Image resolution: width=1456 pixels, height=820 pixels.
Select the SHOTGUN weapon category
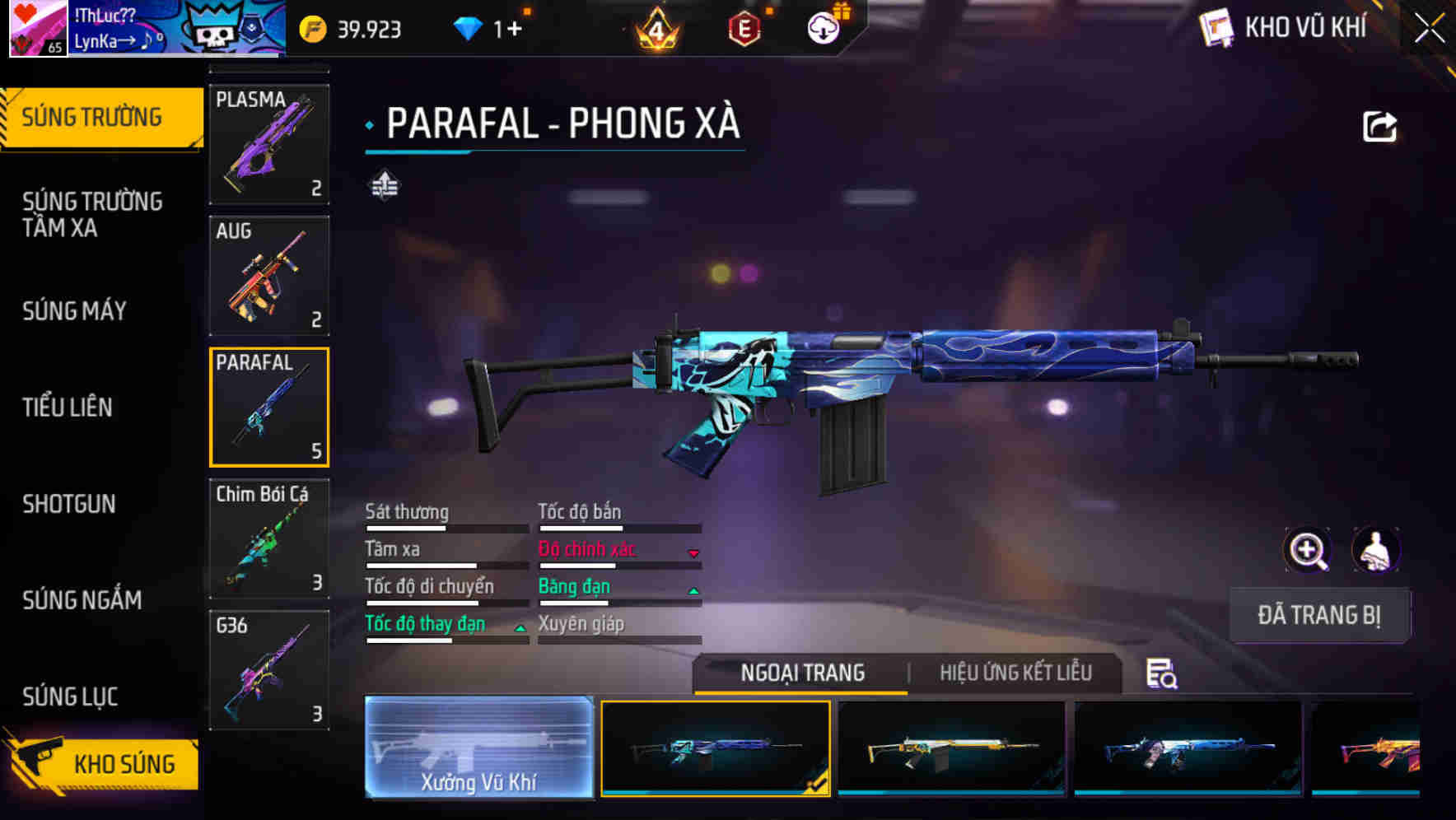click(69, 504)
